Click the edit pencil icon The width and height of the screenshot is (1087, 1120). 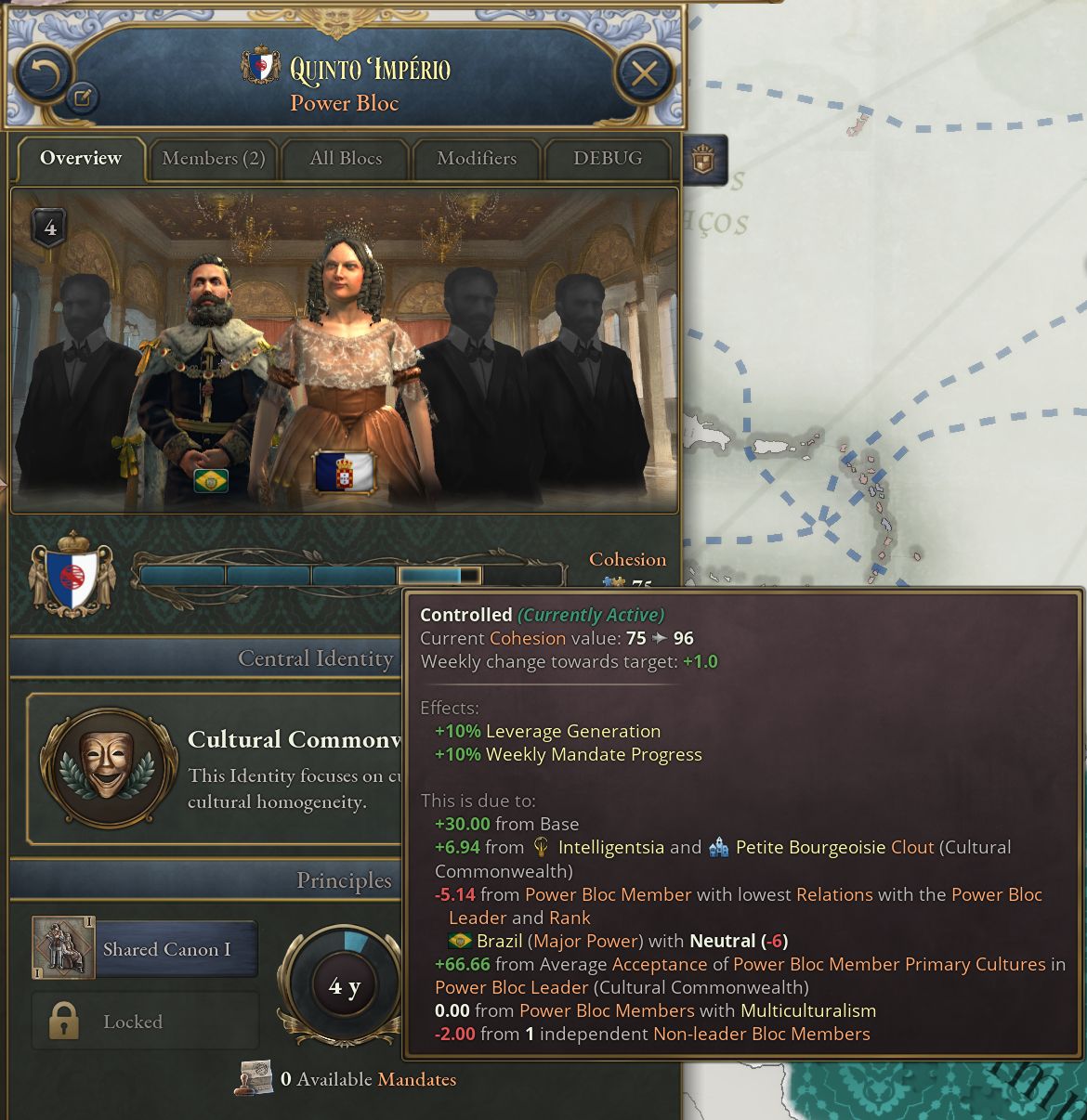[82, 97]
